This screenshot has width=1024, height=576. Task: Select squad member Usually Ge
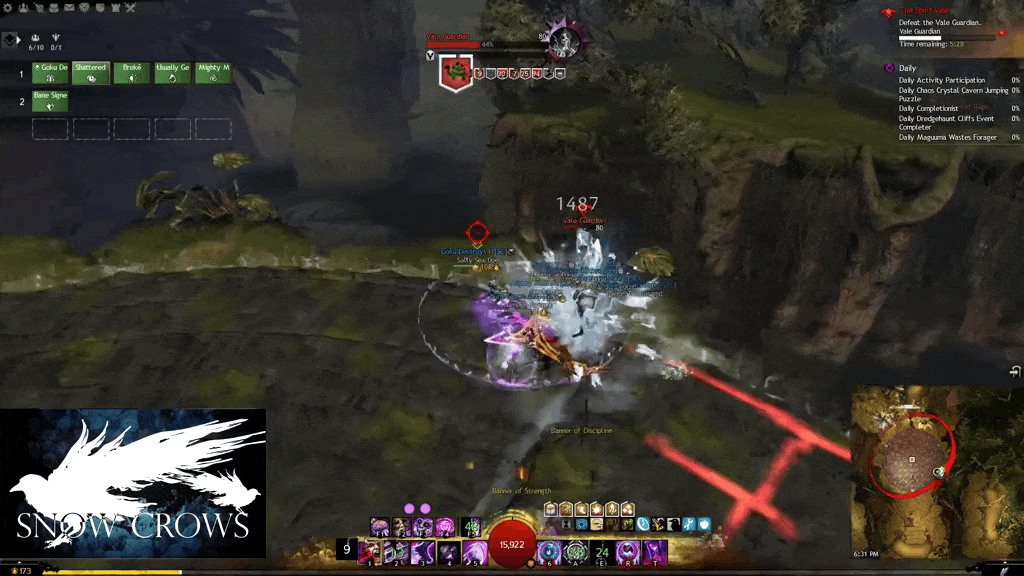tap(172, 73)
